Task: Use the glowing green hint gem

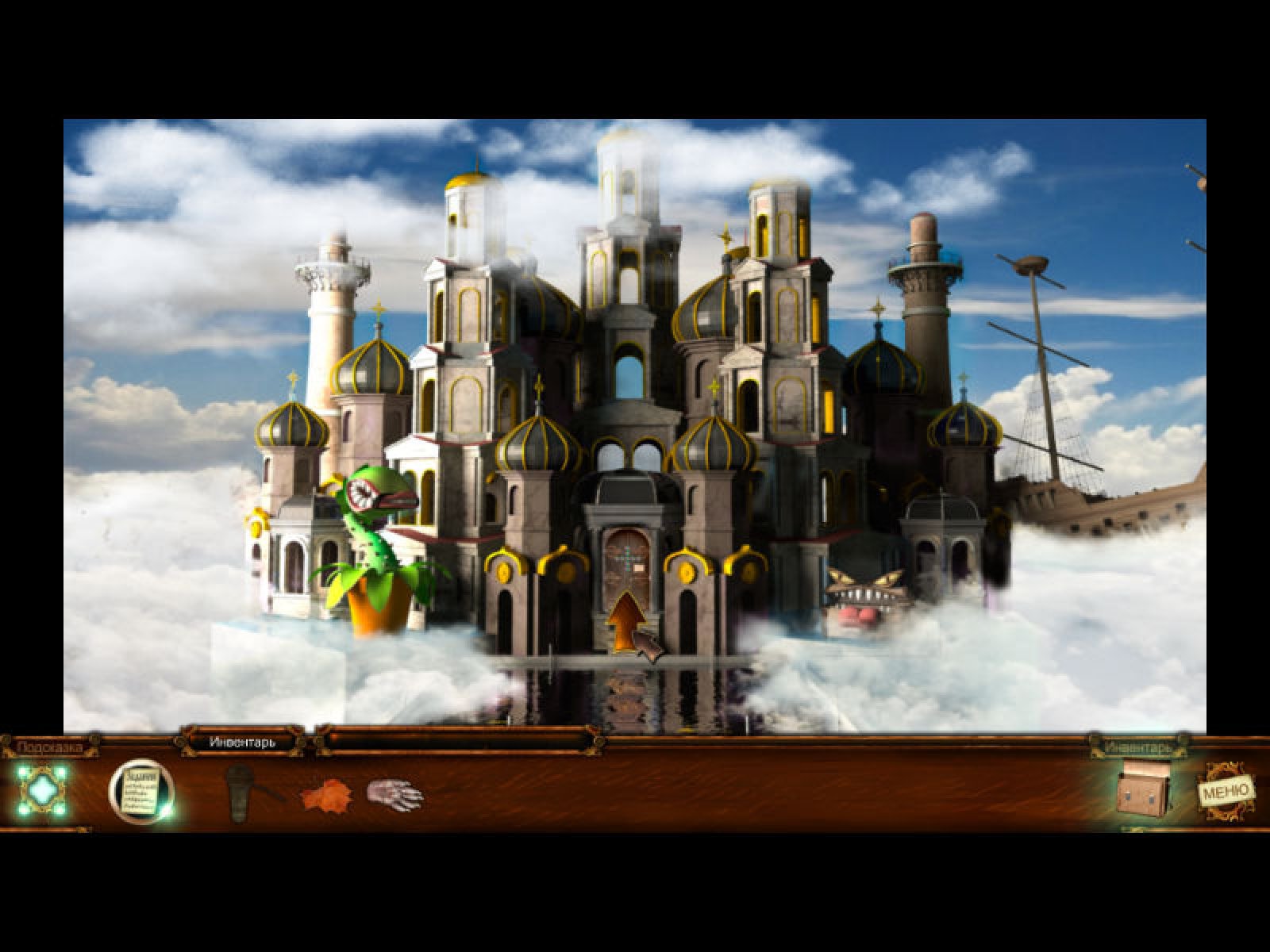Action: tap(41, 789)
